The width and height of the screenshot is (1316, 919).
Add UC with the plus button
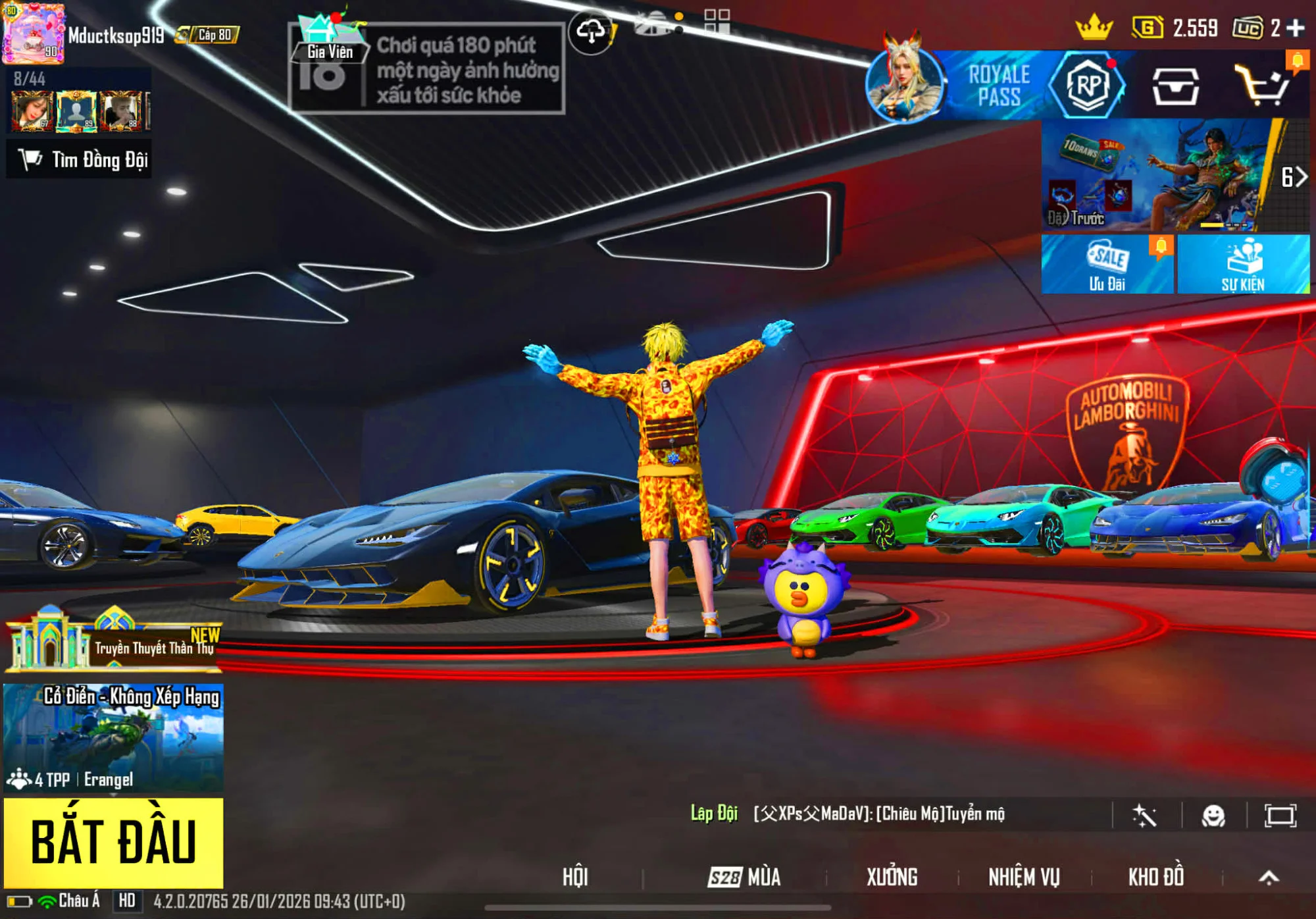tap(1295, 28)
